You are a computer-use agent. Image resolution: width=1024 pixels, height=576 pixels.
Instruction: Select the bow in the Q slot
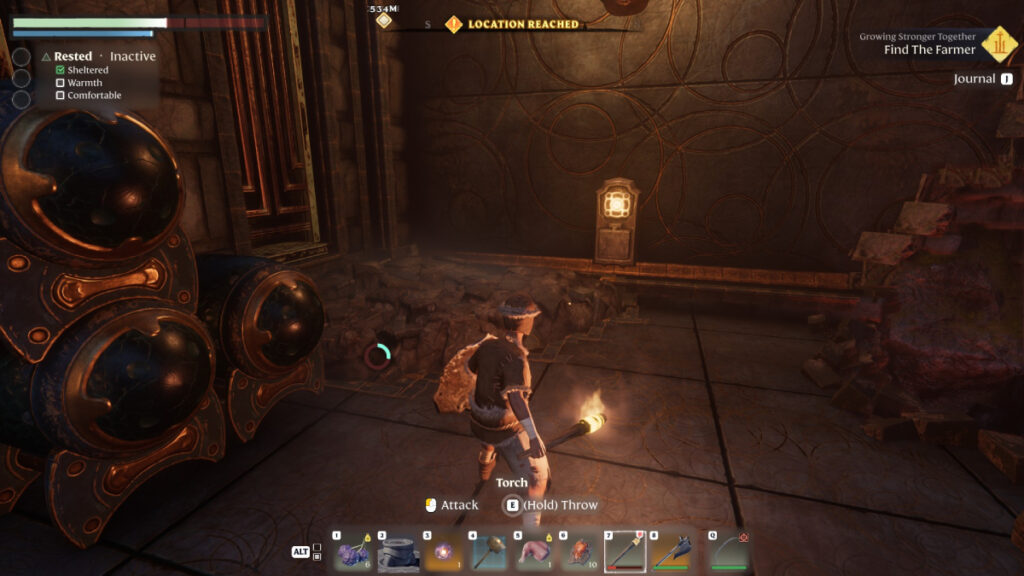point(729,551)
